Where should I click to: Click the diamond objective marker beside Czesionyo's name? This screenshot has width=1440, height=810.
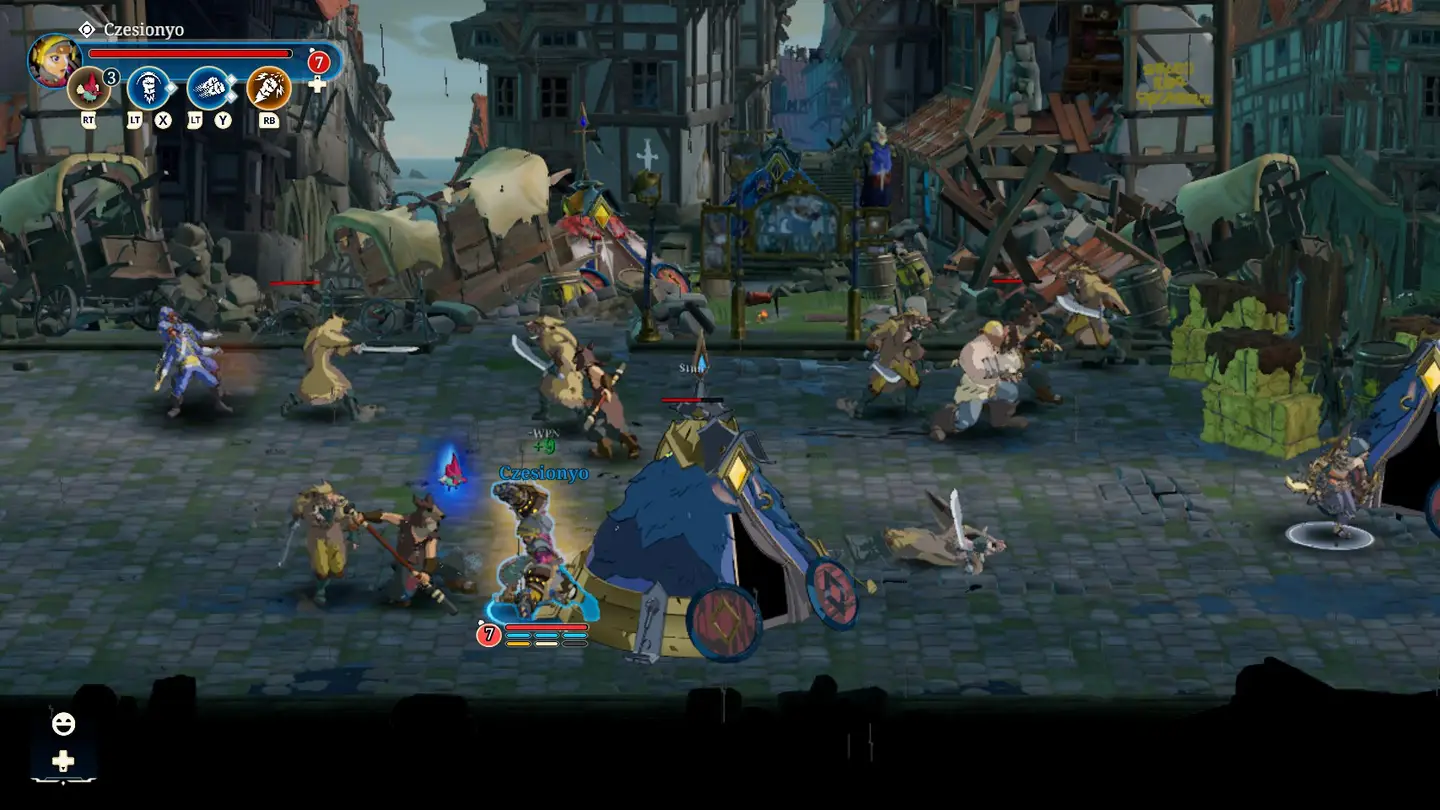87,29
